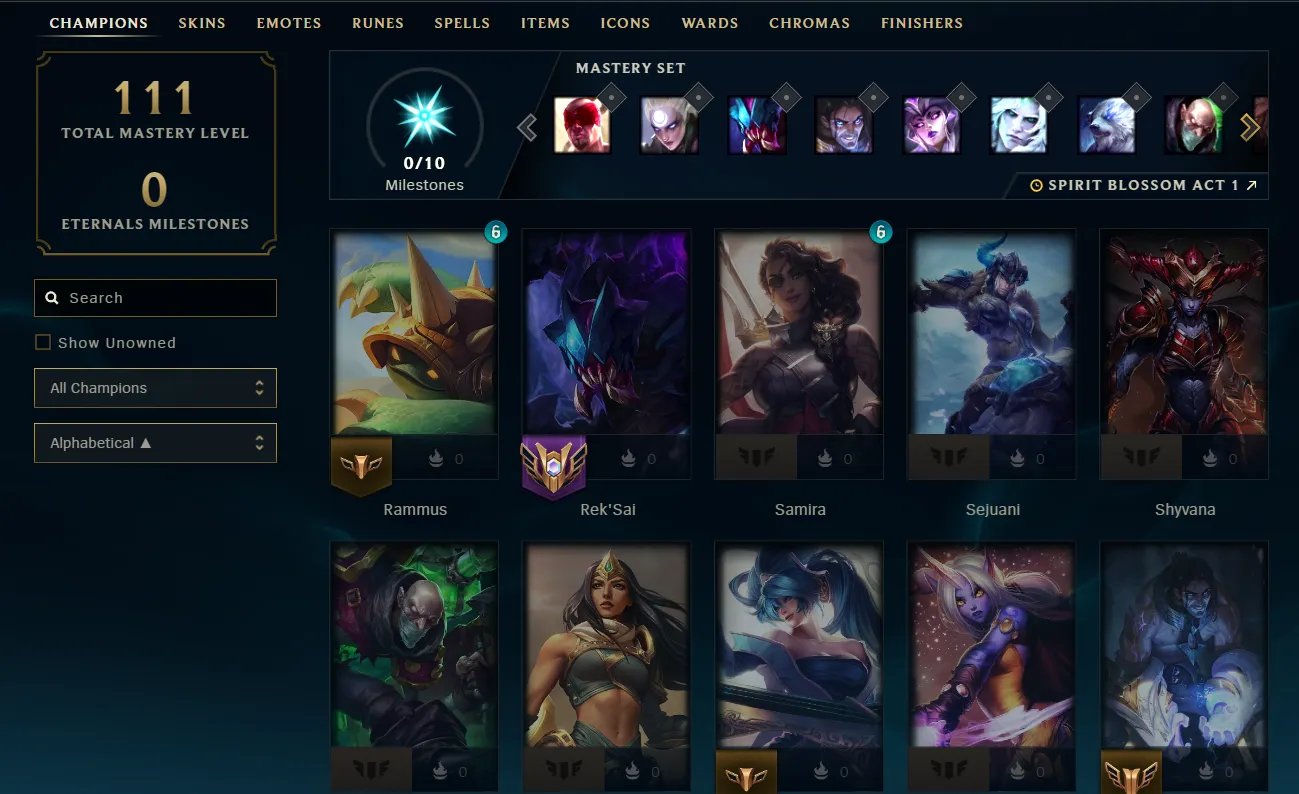Enable the Show Unowned checkbox
Image resolution: width=1299 pixels, height=794 pixels.
point(43,342)
